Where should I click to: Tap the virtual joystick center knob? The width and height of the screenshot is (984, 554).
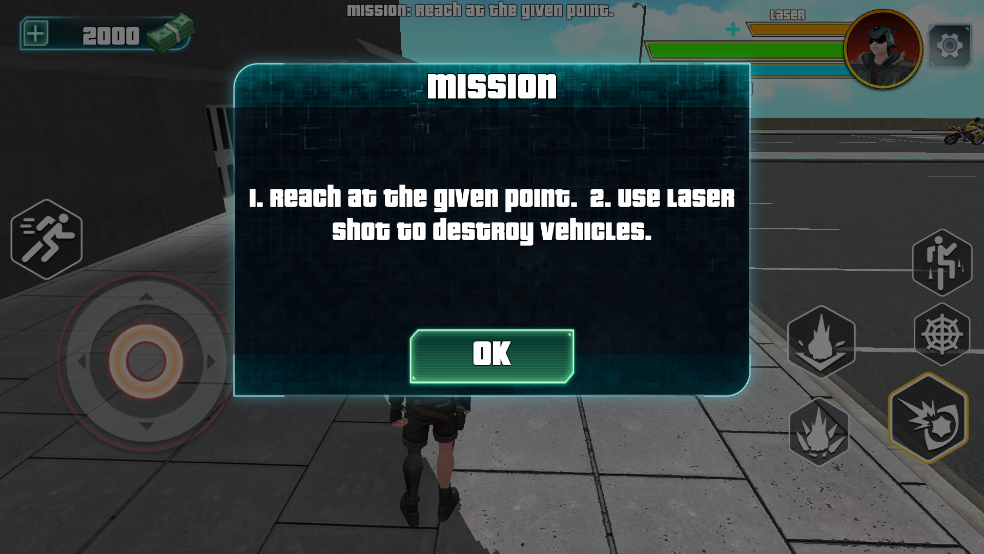tap(145, 358)
